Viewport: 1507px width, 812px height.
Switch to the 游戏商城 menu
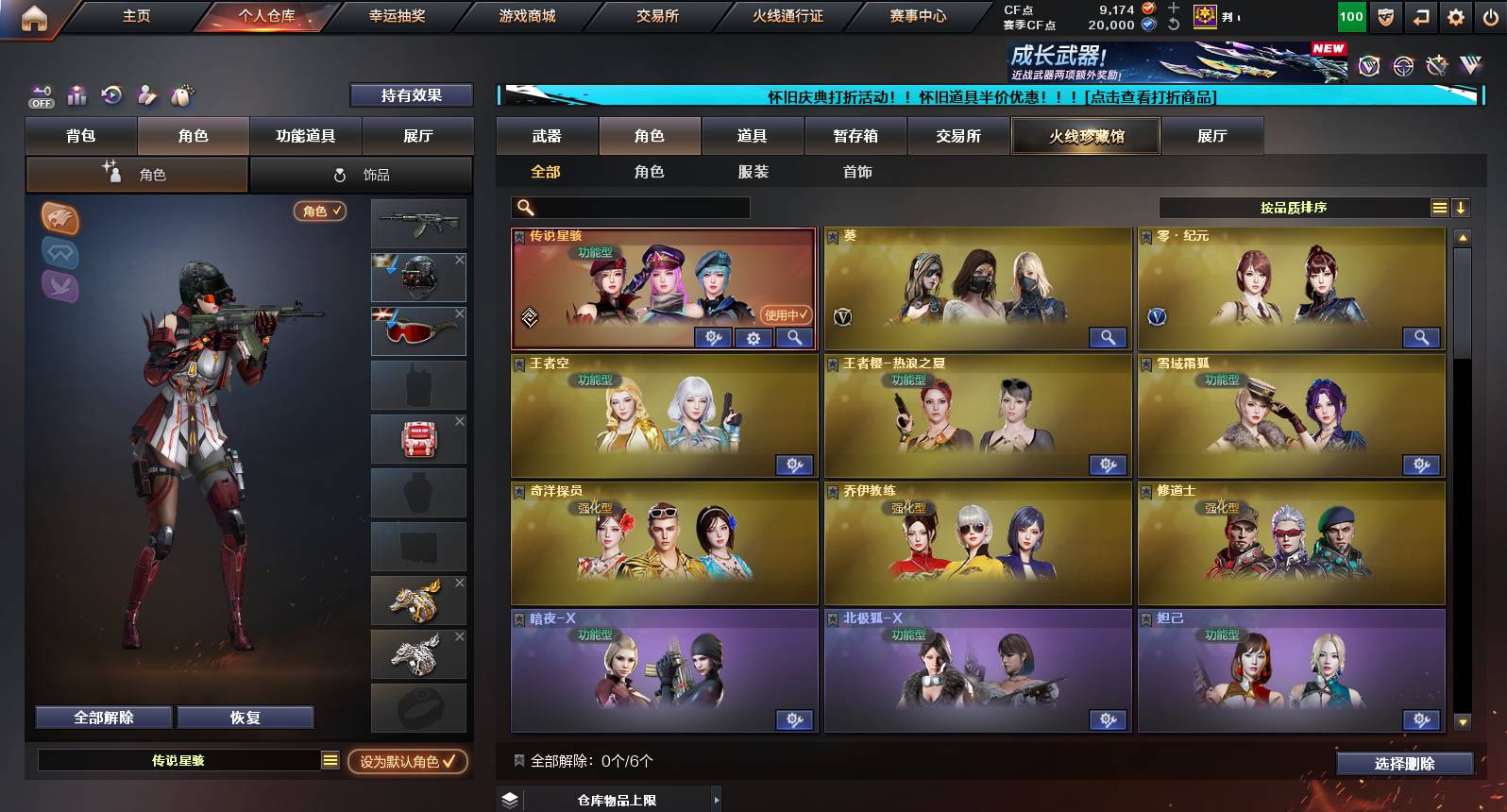pos(526,16)
